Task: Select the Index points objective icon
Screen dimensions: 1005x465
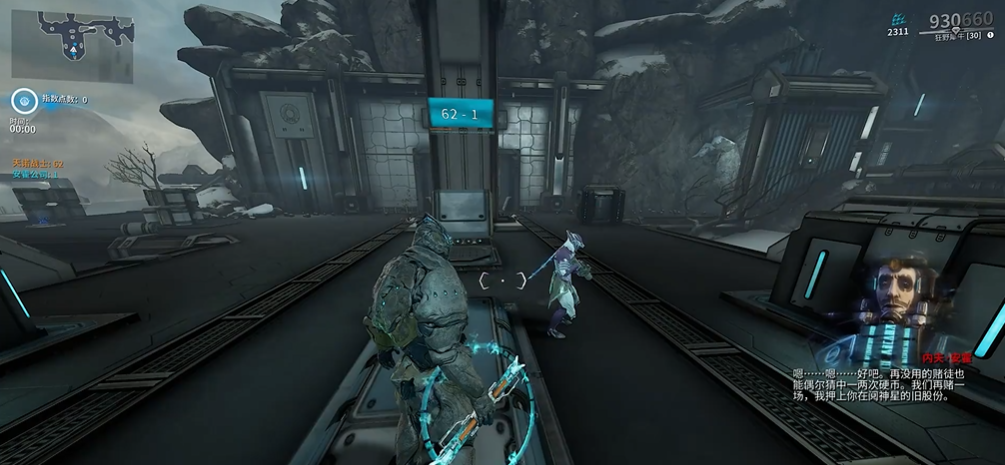Action: coord(24,100)
